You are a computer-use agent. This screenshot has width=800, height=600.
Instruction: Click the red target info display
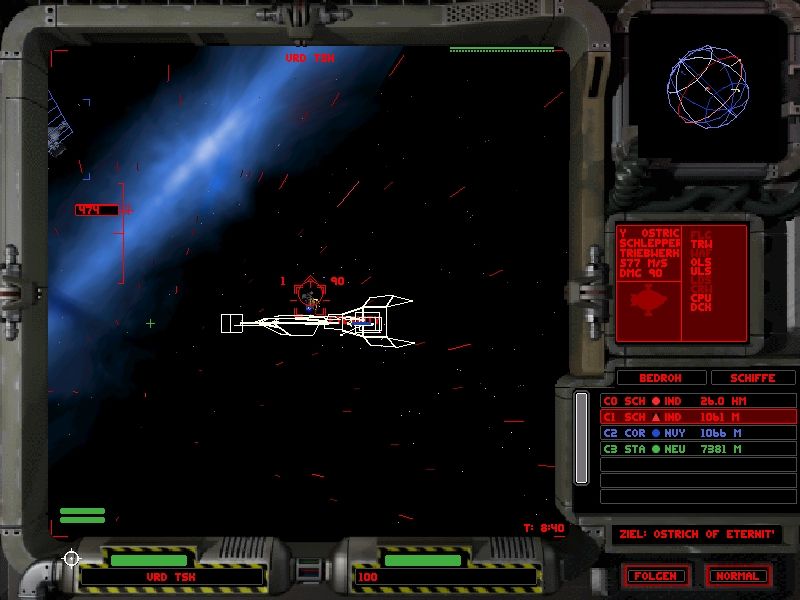[x=682, y=284]
